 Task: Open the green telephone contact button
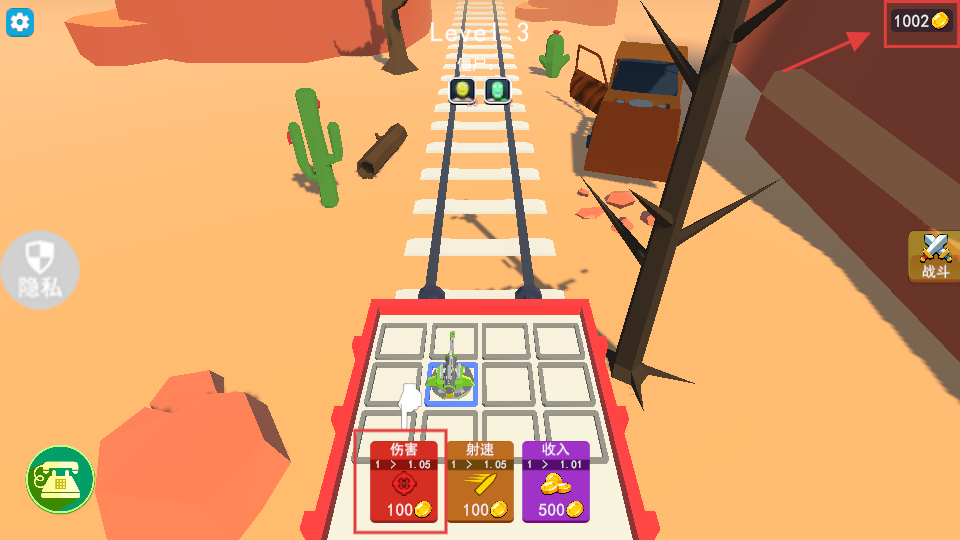[x=60, y=480]
